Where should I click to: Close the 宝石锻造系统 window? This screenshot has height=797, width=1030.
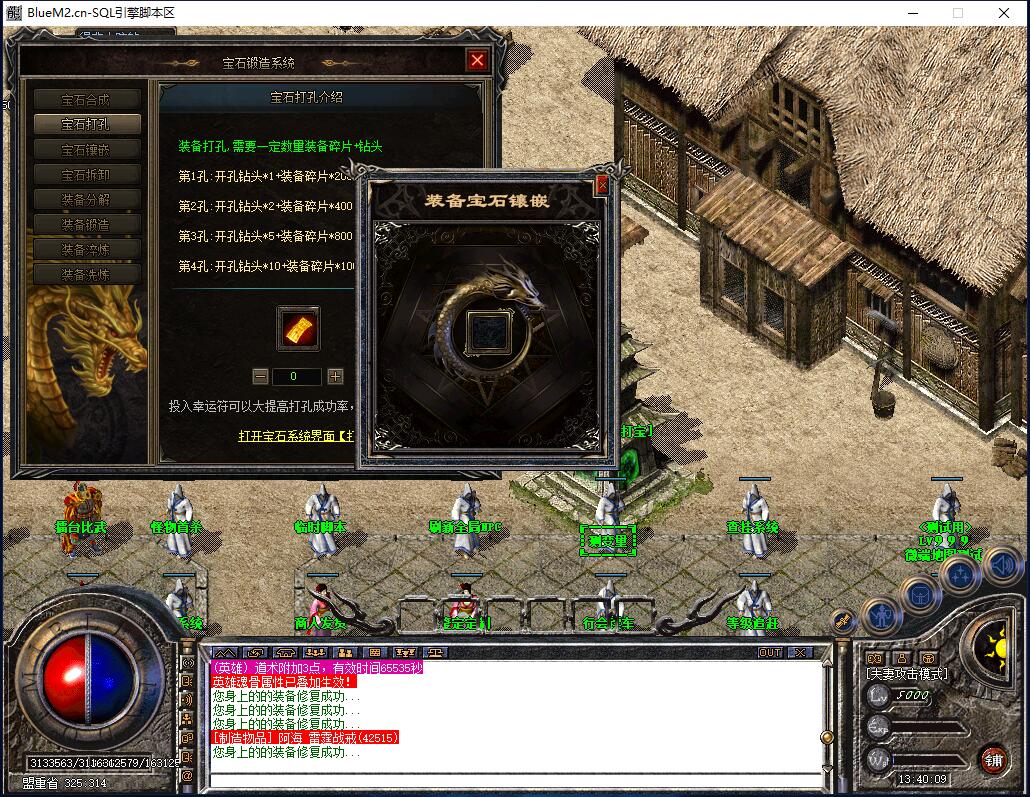477,60
